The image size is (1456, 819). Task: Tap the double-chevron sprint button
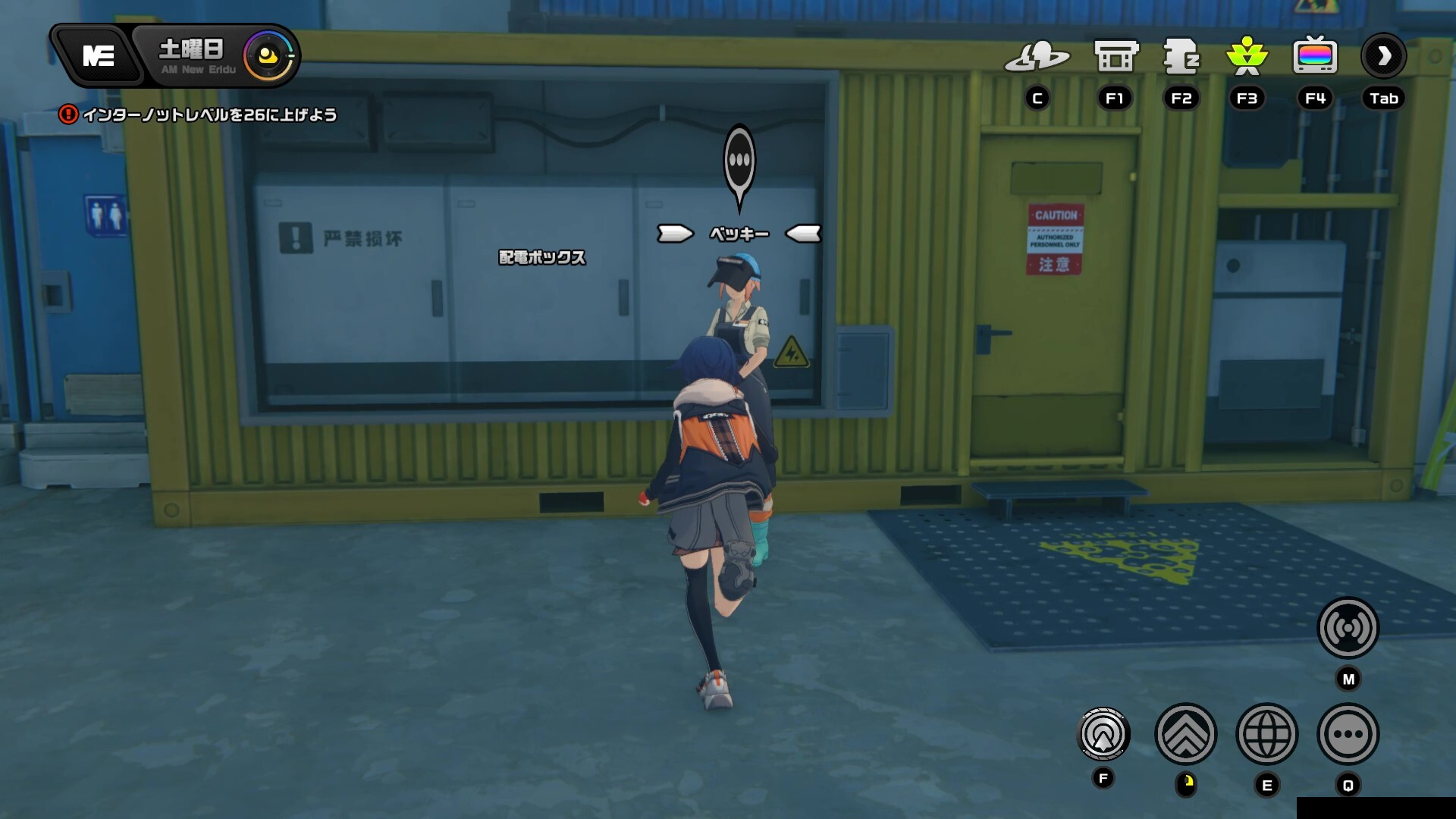tap(1186, 734)
